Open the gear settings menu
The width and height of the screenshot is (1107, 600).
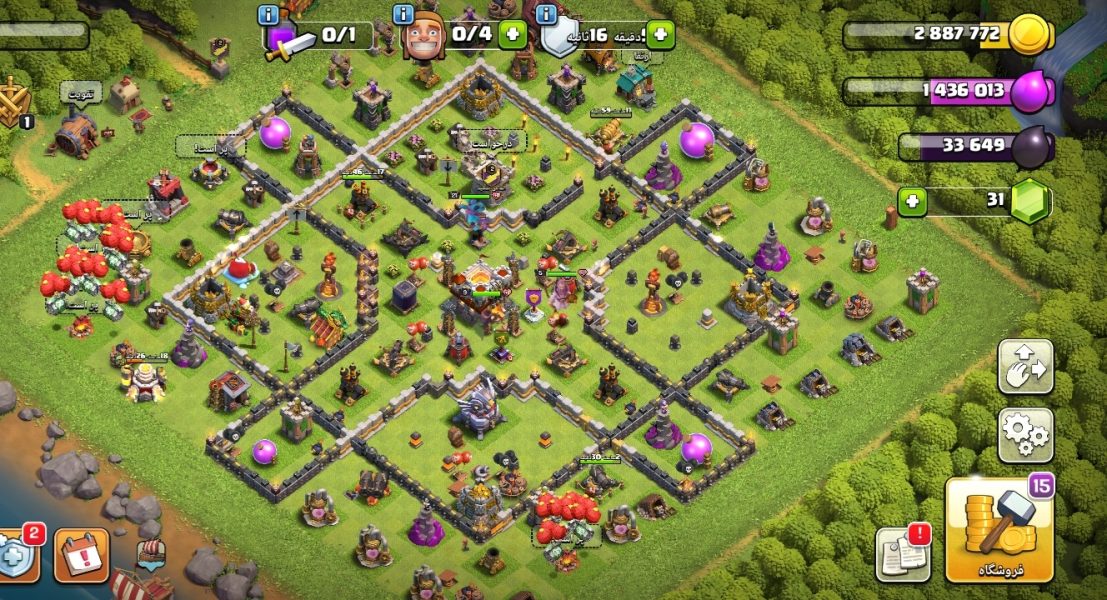1025,435
